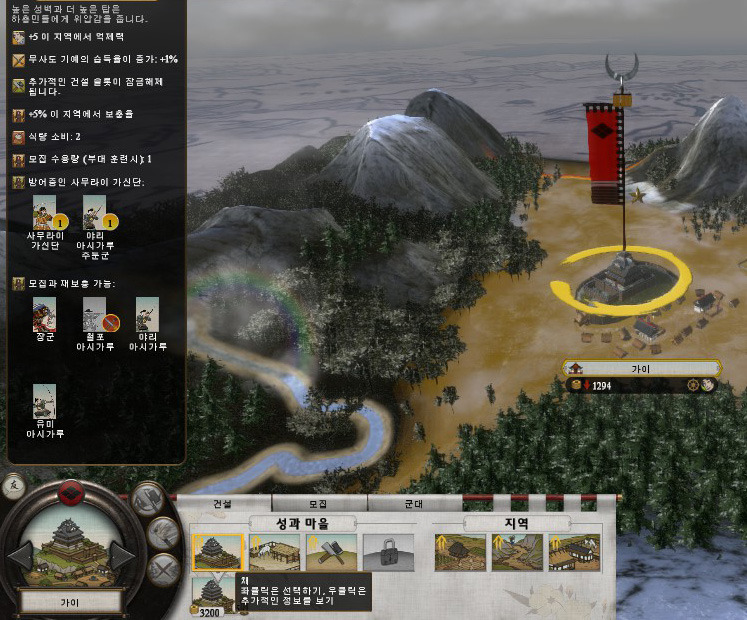Show the 군대 (army) tab
This screenshot has height=620, width=747.
pyautogui.click(x=413, y=503)
